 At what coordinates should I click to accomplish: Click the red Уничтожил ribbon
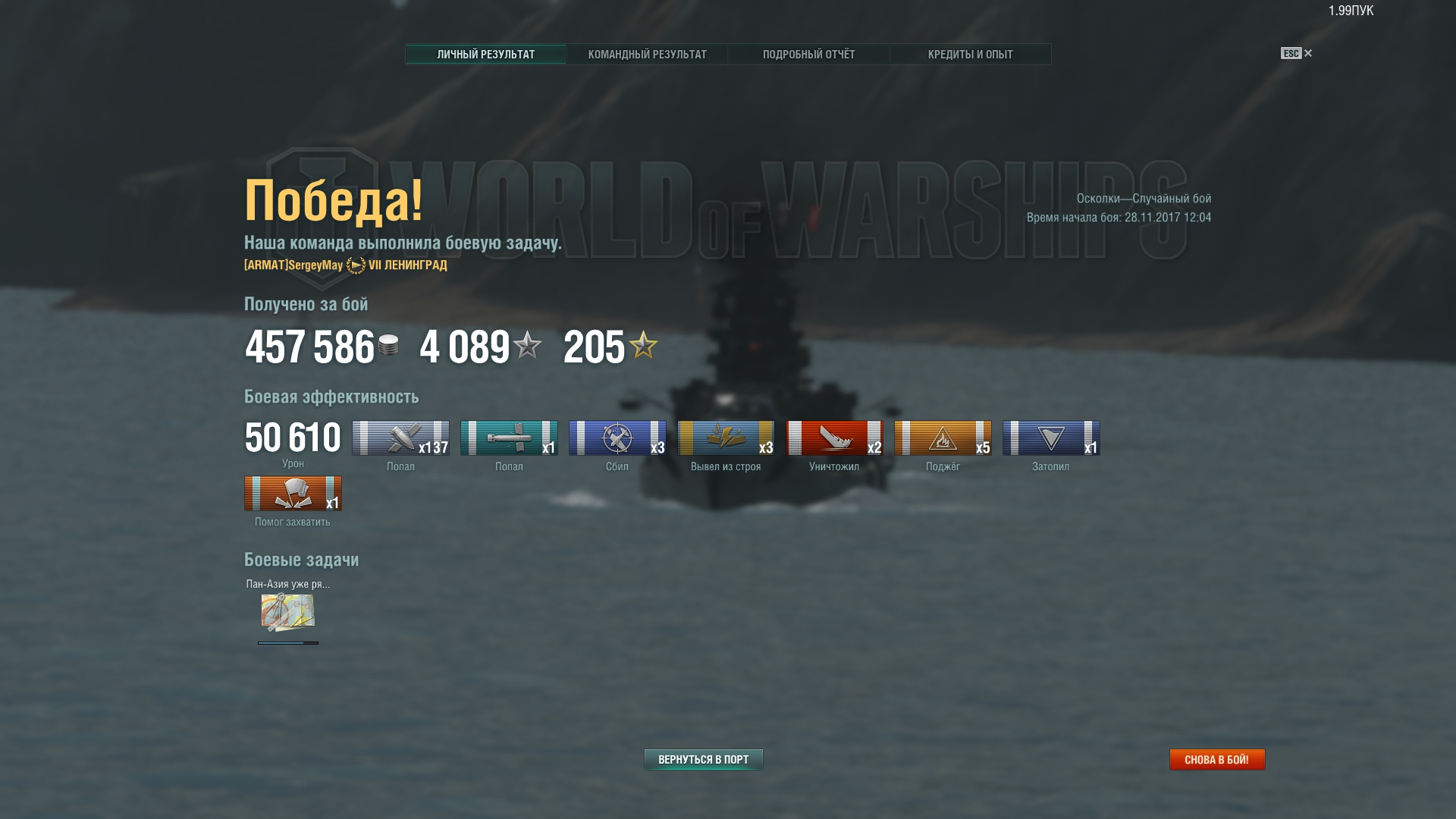pos(834,438)
